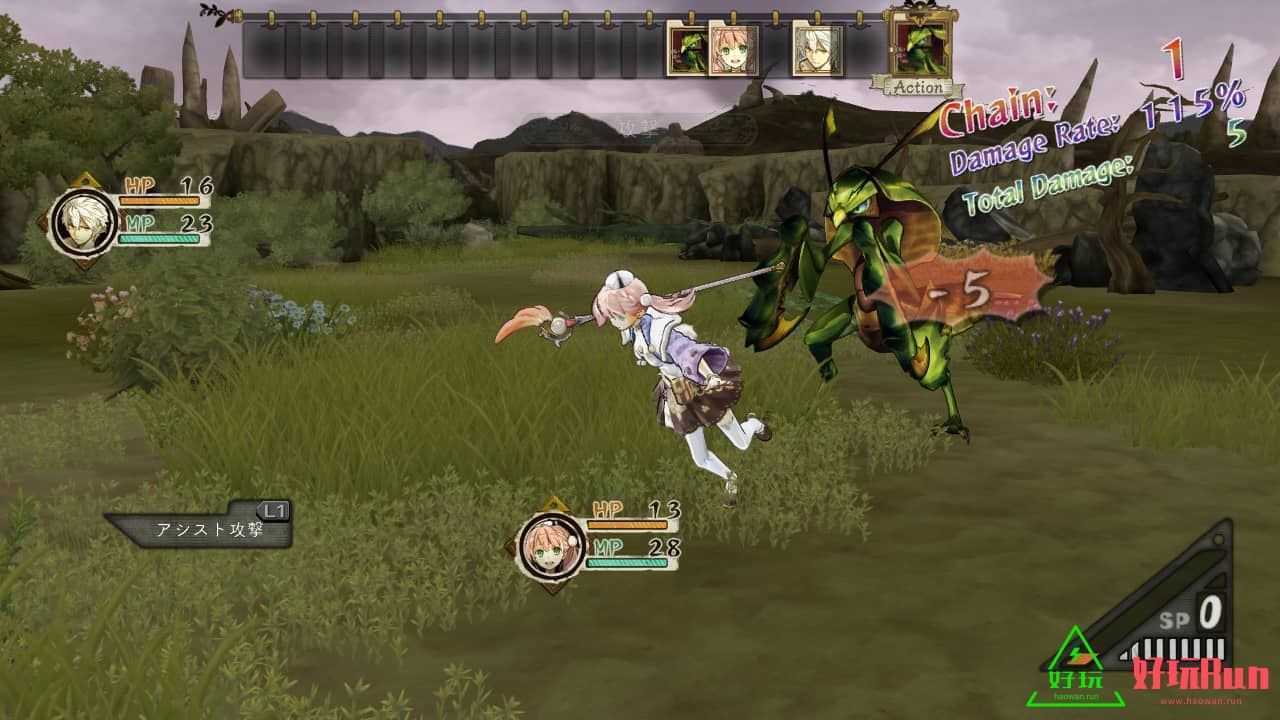
Task: Choose the white-haired man's turn order card
Action: point(817,50)
